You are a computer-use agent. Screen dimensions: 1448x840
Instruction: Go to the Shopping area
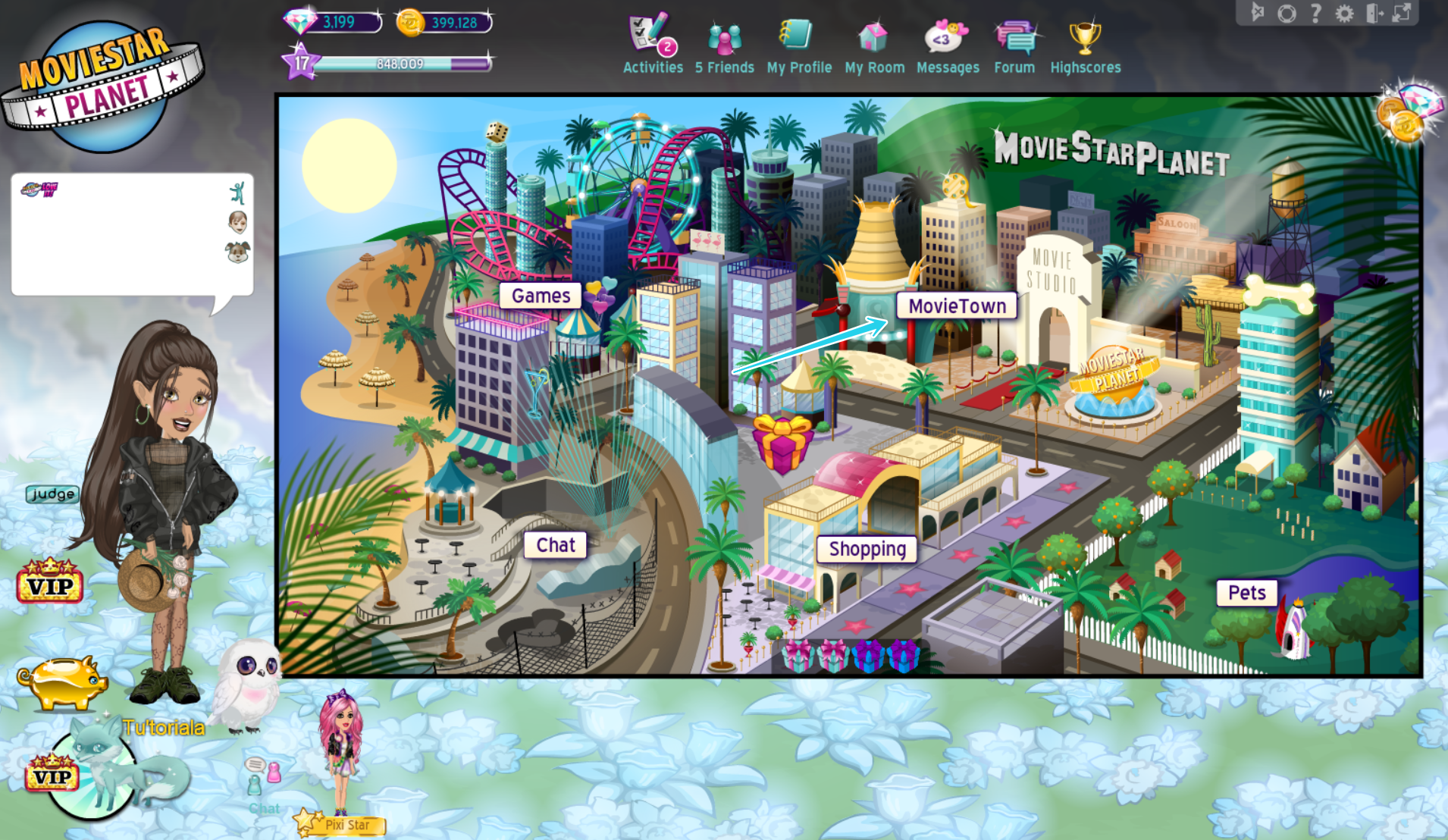point(866,549)
